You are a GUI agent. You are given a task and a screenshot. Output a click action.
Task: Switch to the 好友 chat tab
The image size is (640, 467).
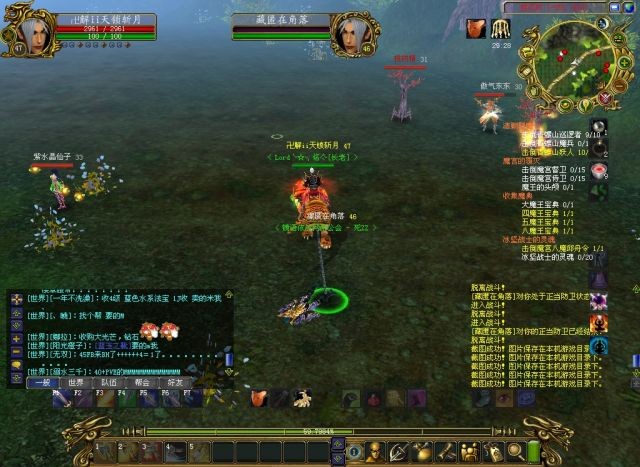[x=175, y=382]
